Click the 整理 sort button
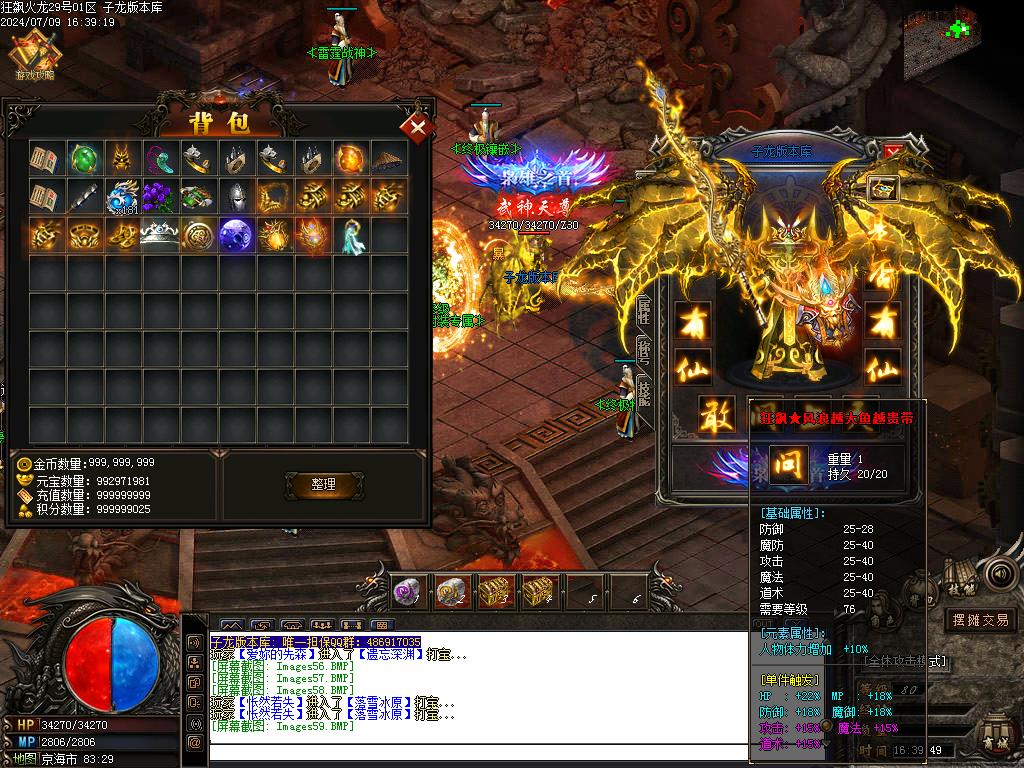Image resolution: width=1024 pixels, height=768 pixels. (323, 484)
